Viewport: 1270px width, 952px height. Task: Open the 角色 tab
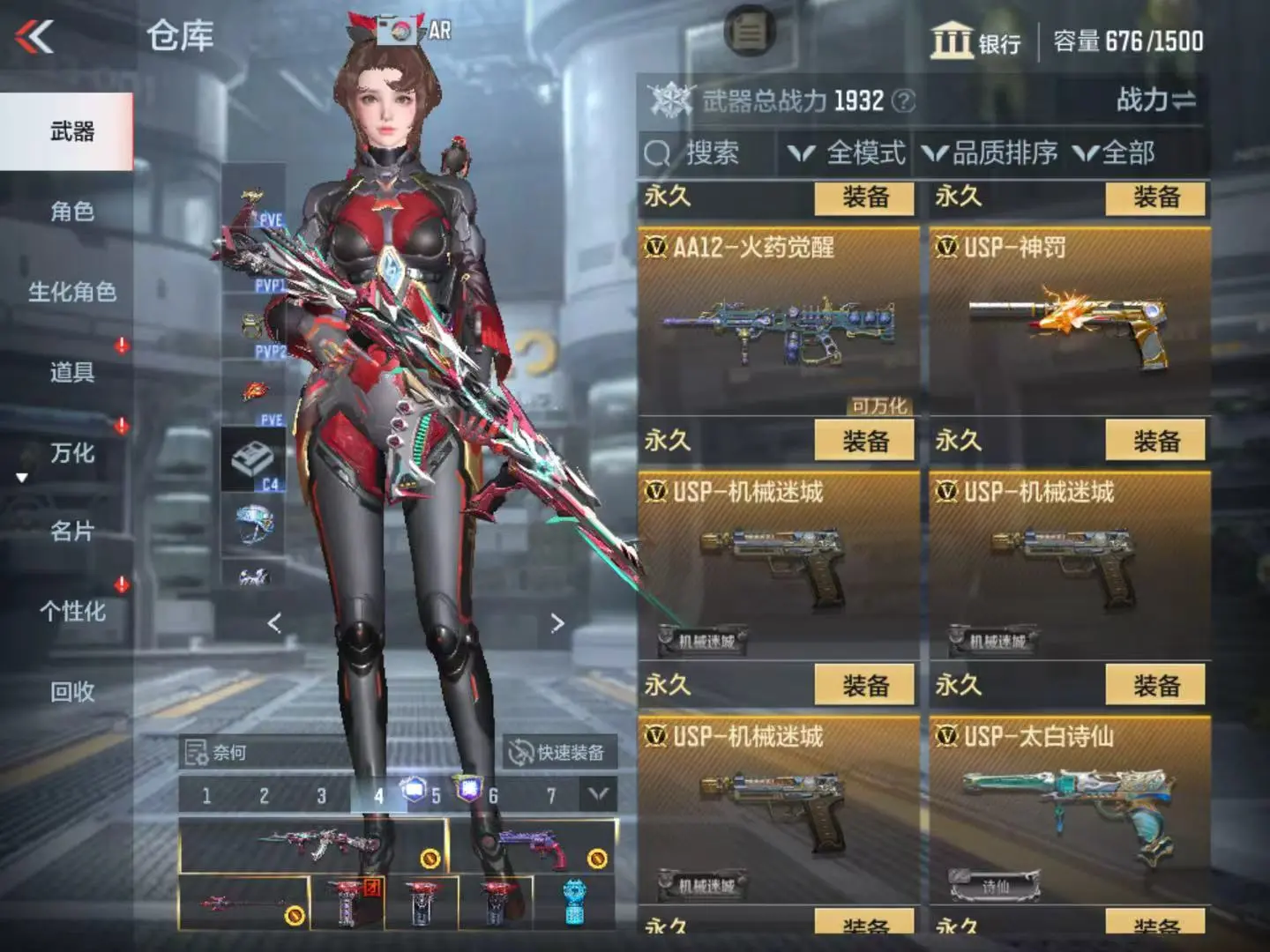pos(71,212)
